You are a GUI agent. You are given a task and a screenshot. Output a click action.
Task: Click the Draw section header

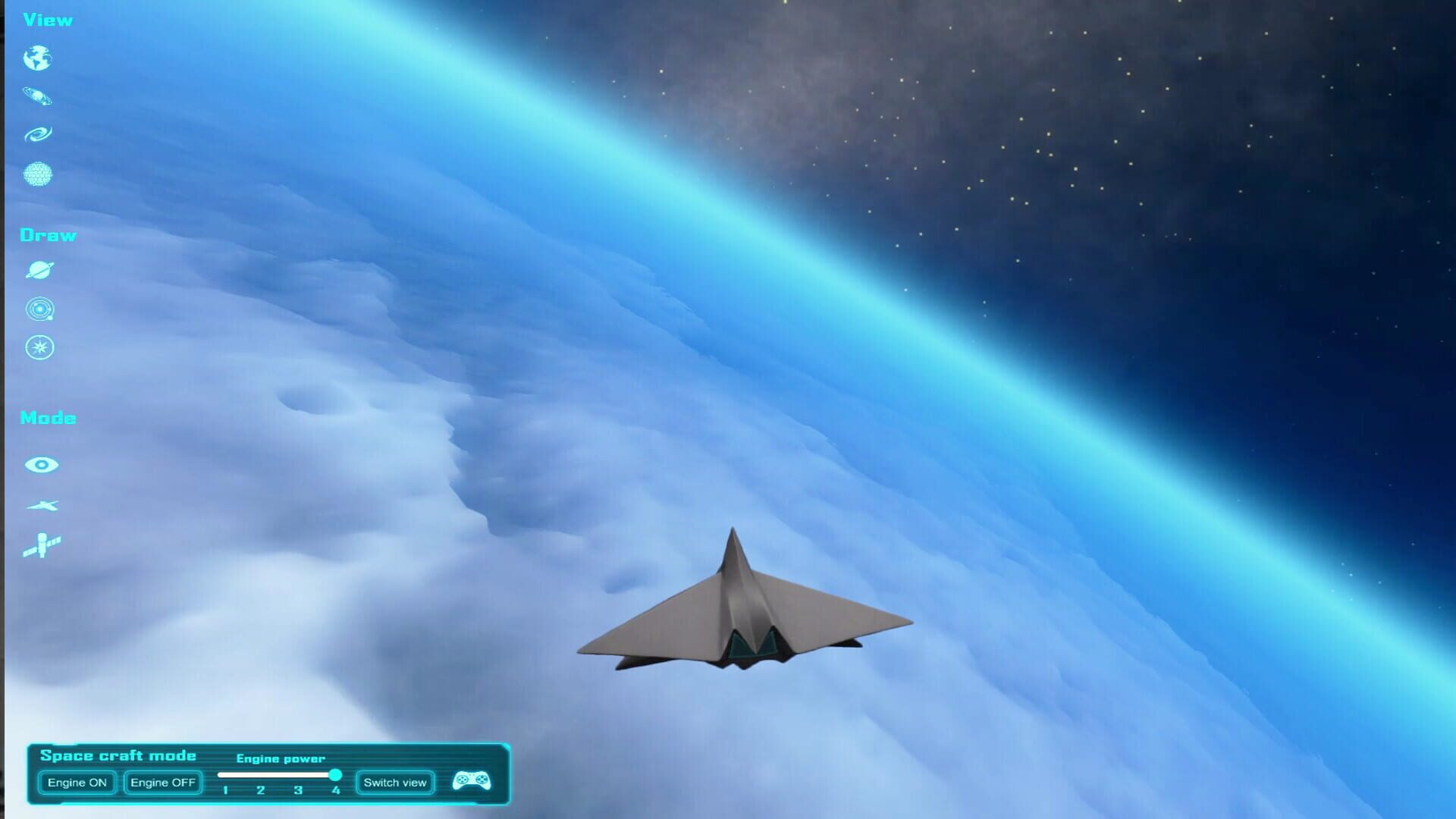click(x=49, y=235)
